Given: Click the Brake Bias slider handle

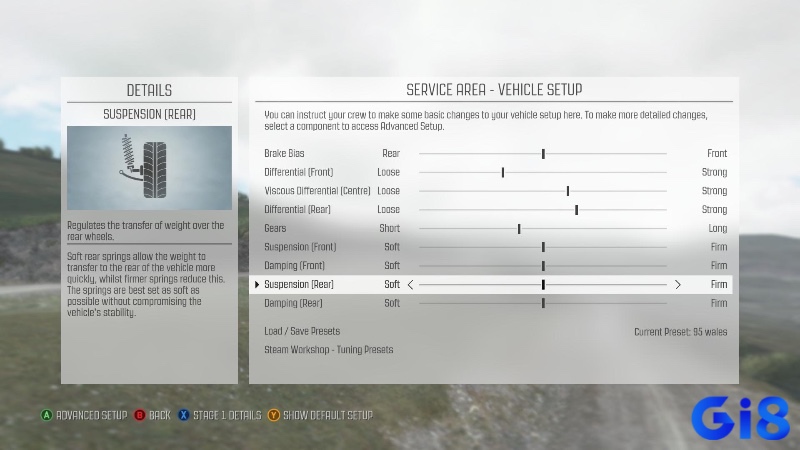Looking at the screenshot, I should click(x=543, y=154).
